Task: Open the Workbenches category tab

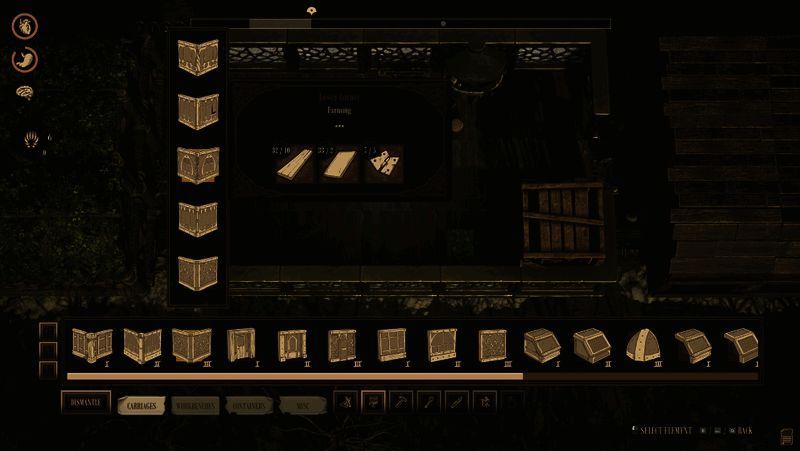Action: click(x=194, y=406)
